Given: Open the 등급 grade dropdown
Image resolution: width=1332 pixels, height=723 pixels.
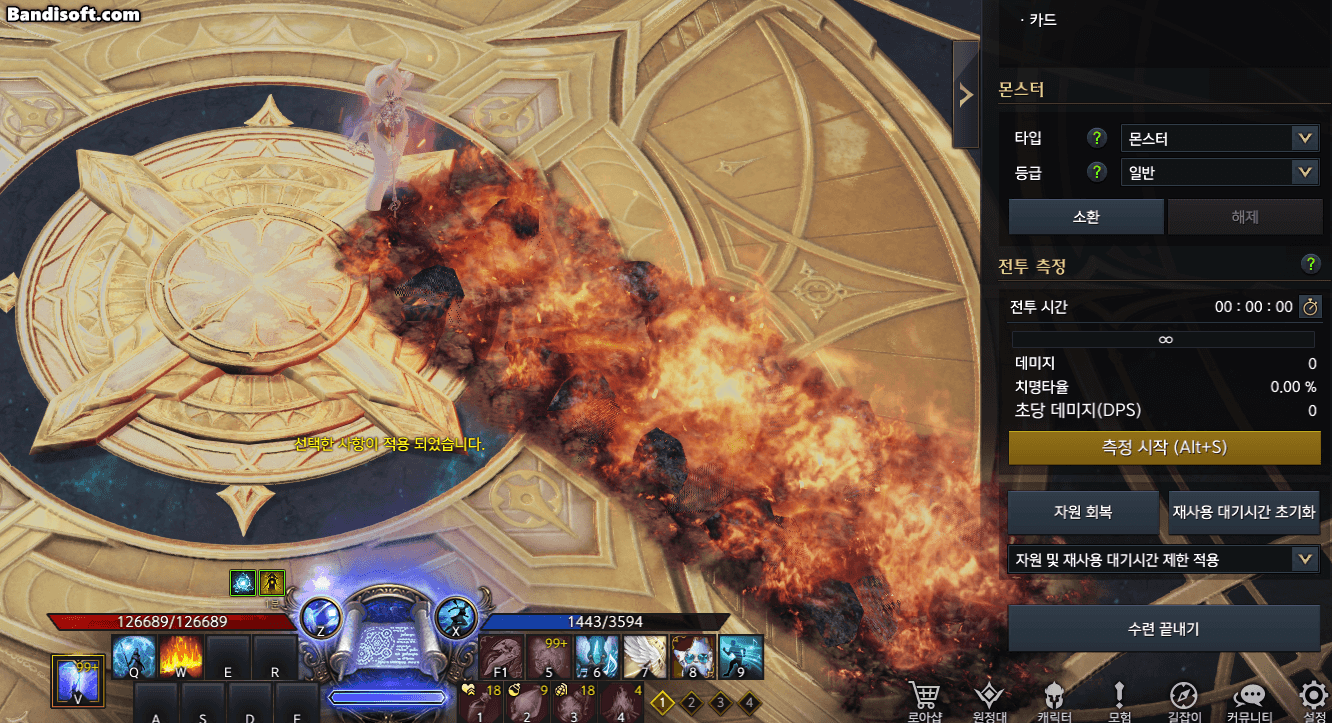Looking at the screenshot, I should tap(1219, 172).
